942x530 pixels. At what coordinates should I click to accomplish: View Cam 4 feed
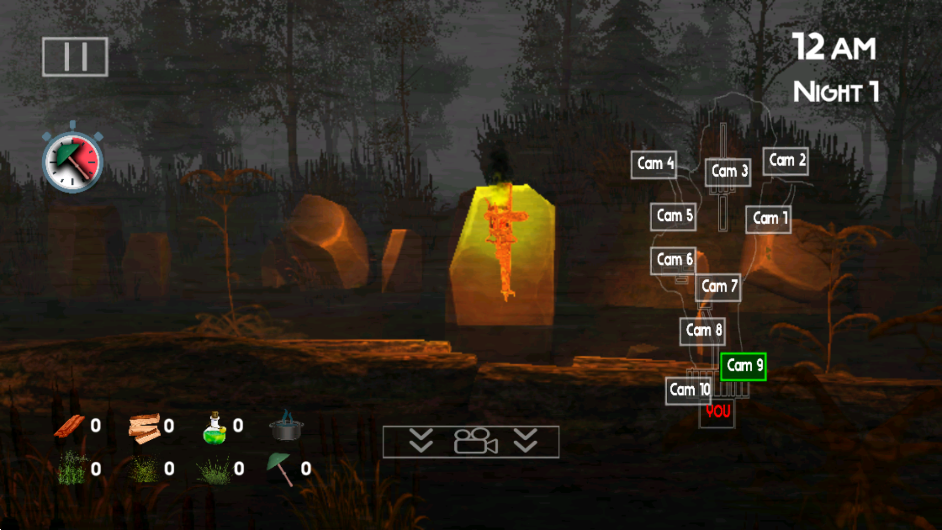coord(655,164)
